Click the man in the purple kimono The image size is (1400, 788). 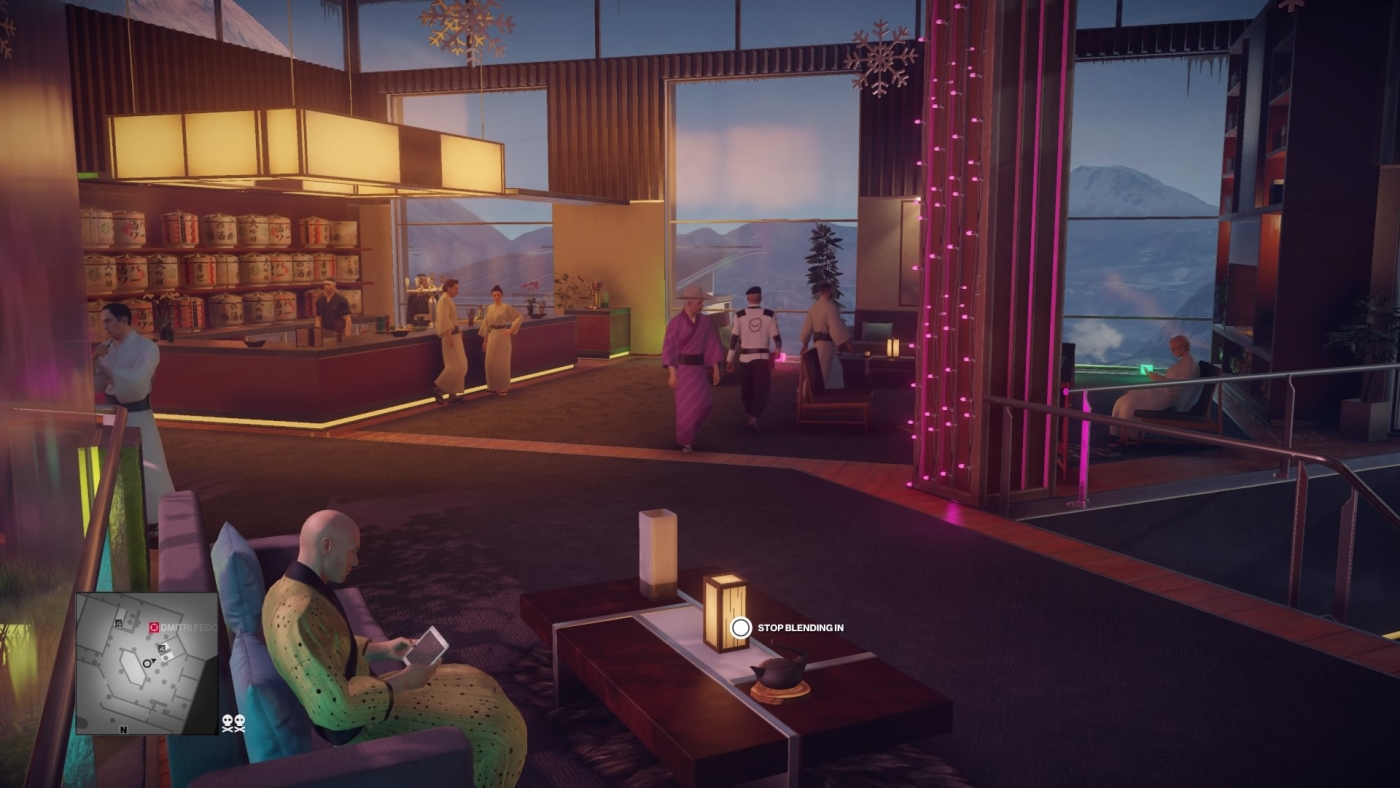click(693, 355)
